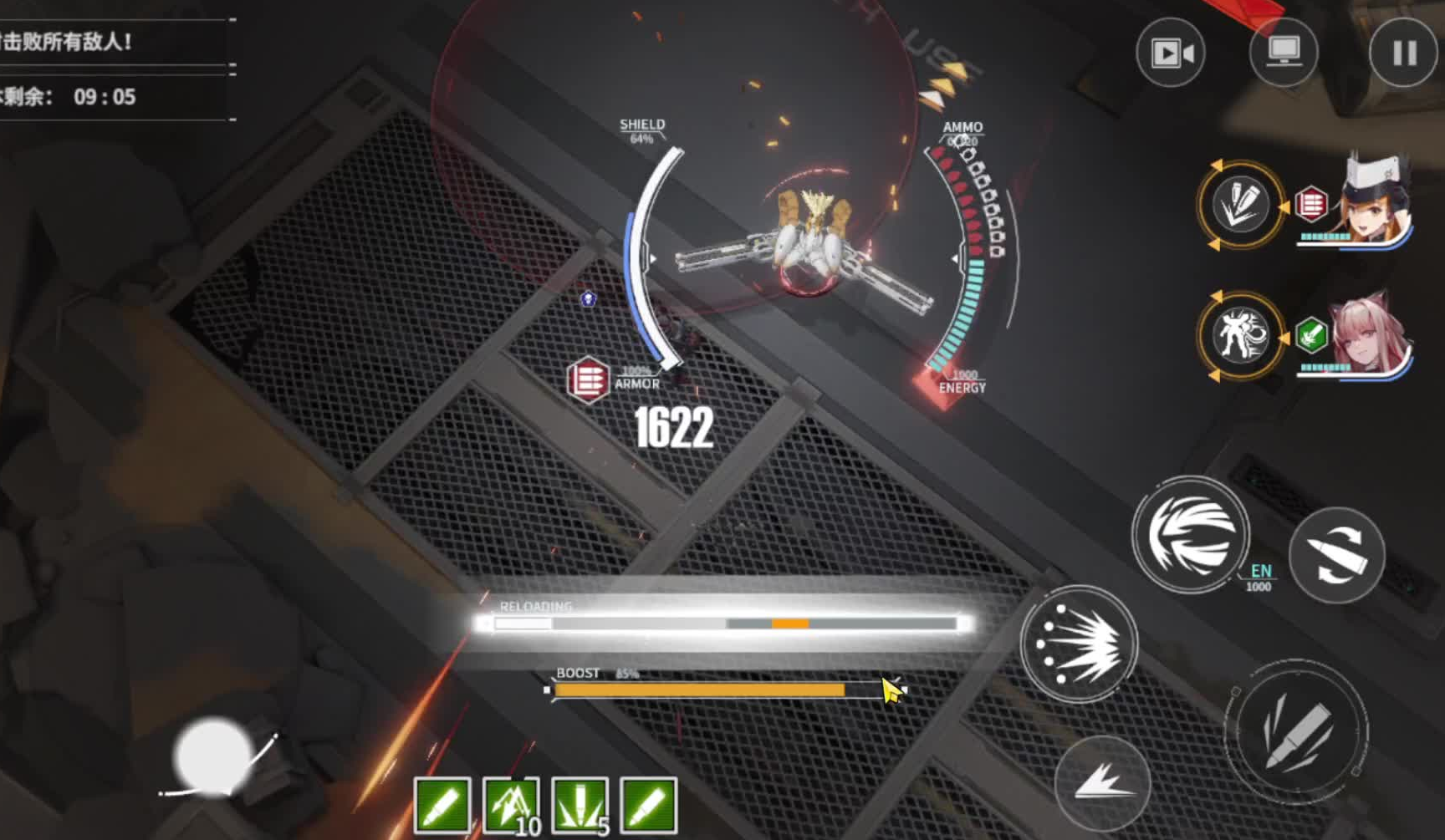The height and width of the screenshot is (840, 1445).
Task: Choose the green triple-bullet slot with count 5
Action: coord(580,806)
